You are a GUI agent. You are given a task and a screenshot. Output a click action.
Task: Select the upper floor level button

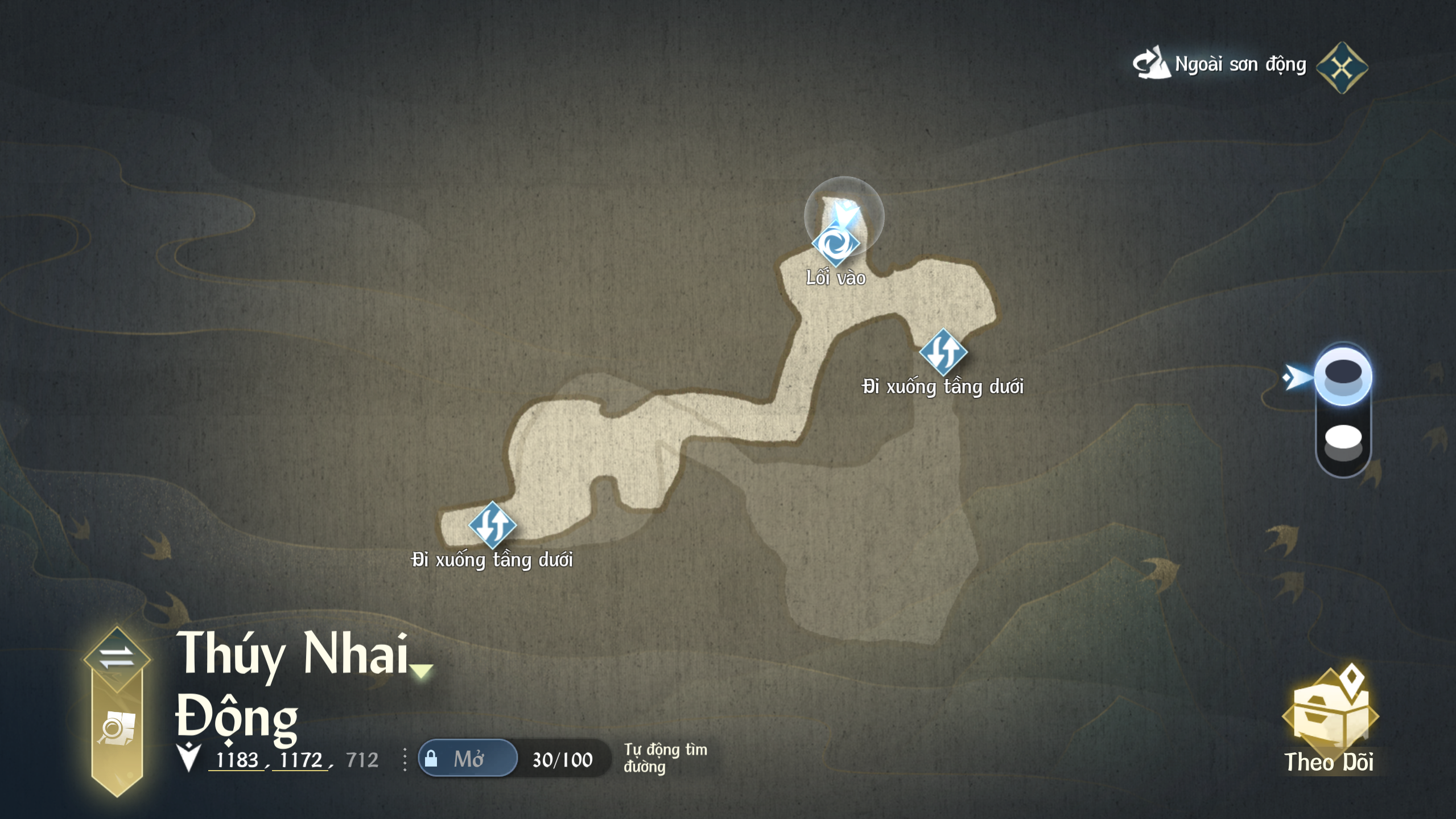coord(1343,376)
